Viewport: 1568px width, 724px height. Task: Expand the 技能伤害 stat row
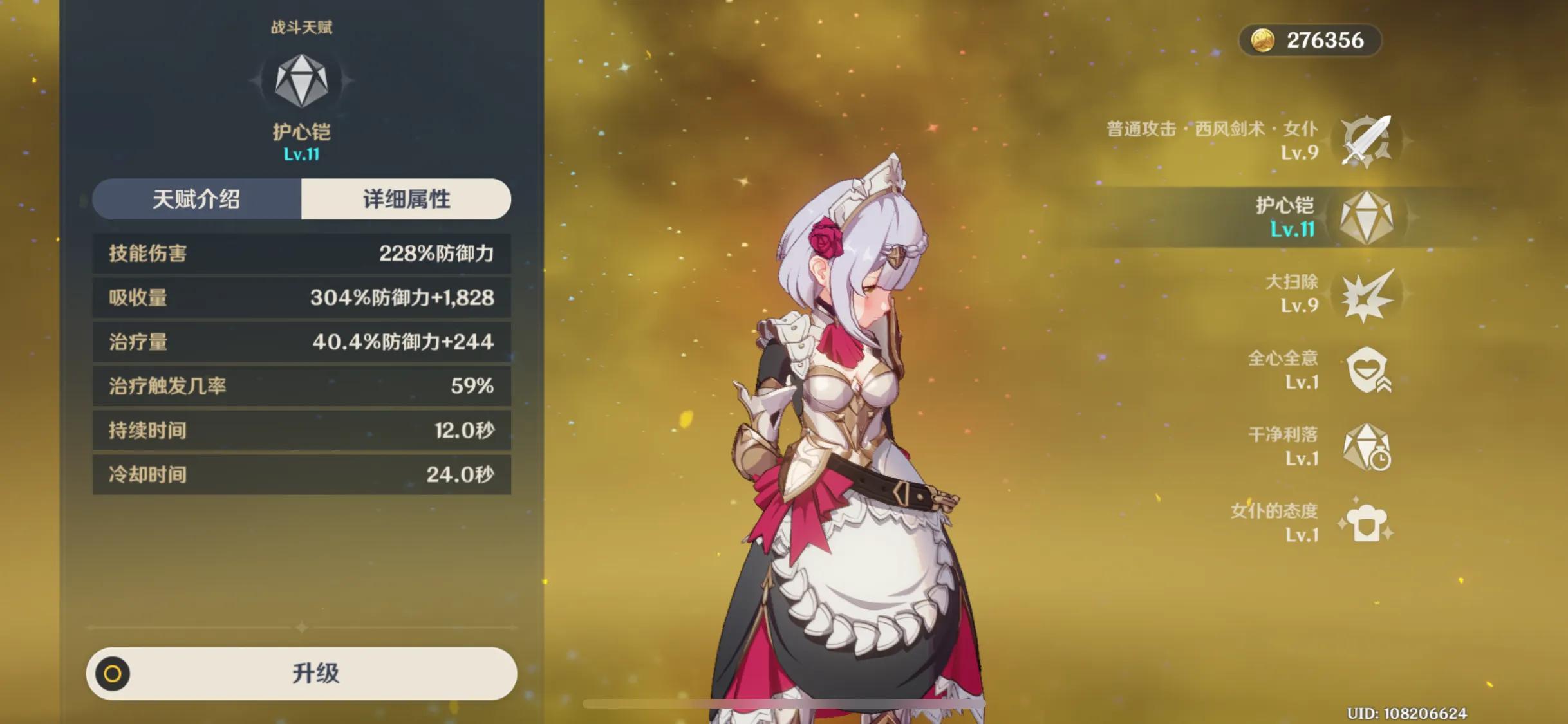(301, 253)
